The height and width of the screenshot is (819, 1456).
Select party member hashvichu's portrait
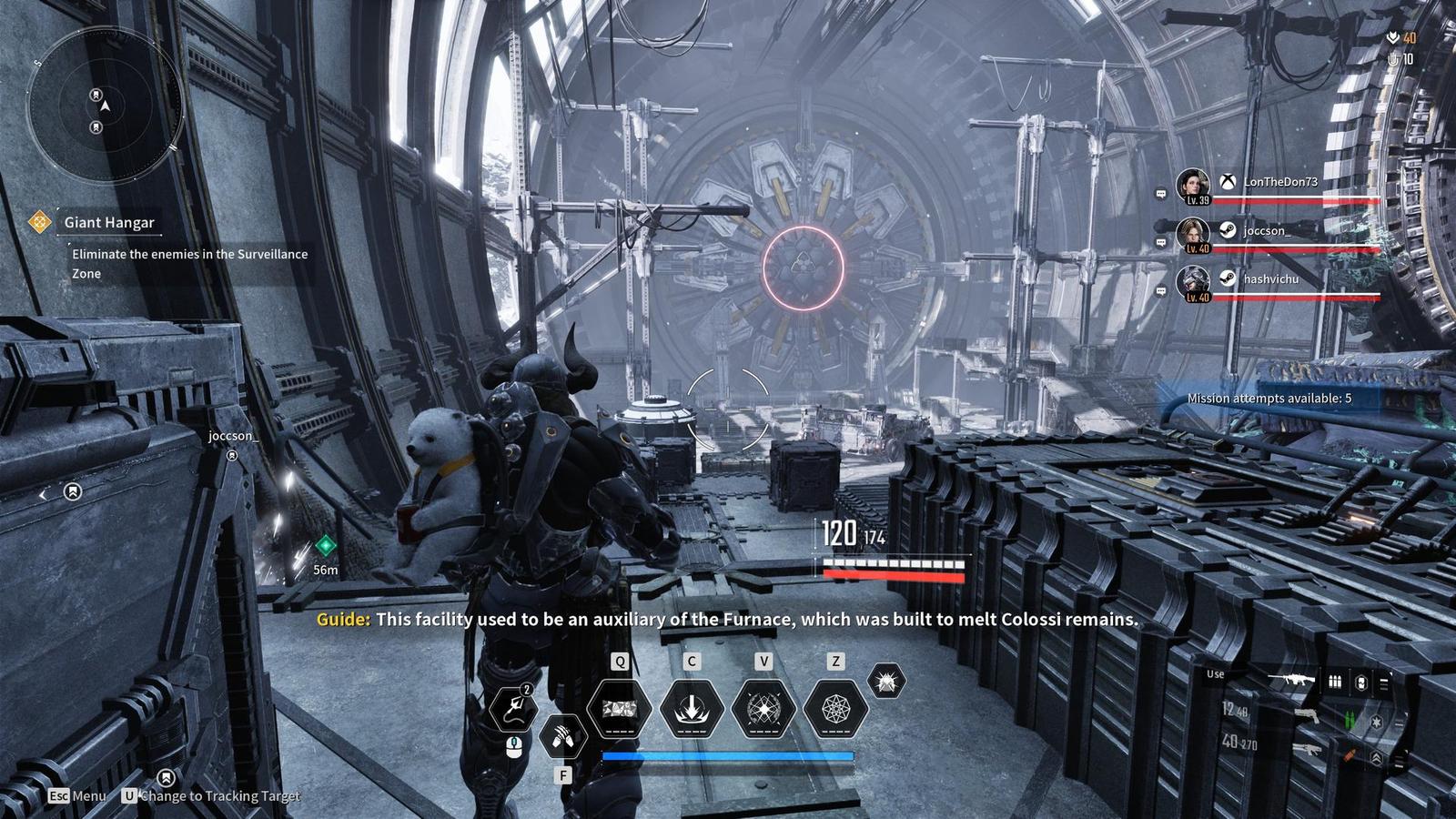1192,282
